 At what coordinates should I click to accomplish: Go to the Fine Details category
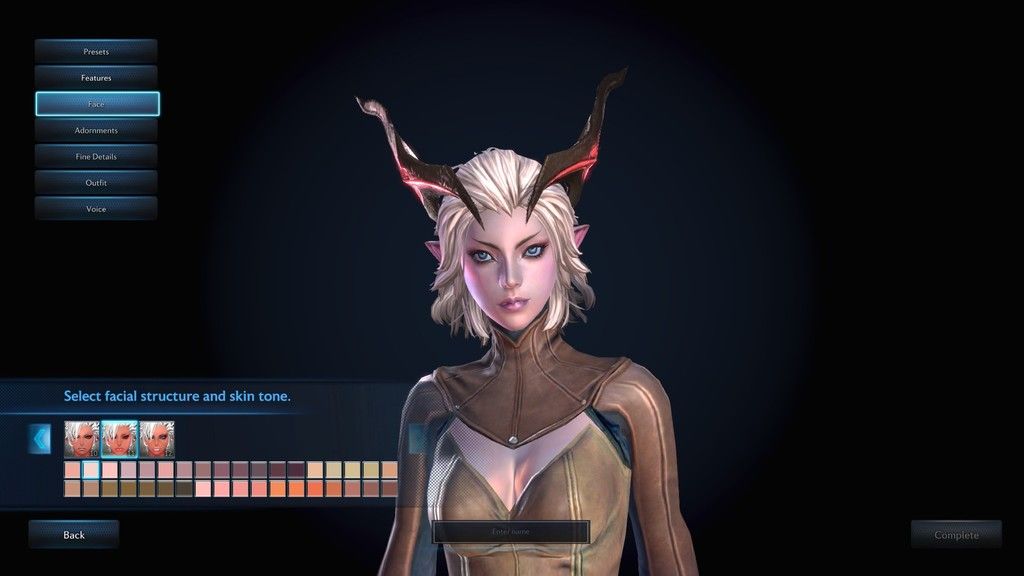click(96, 156)
